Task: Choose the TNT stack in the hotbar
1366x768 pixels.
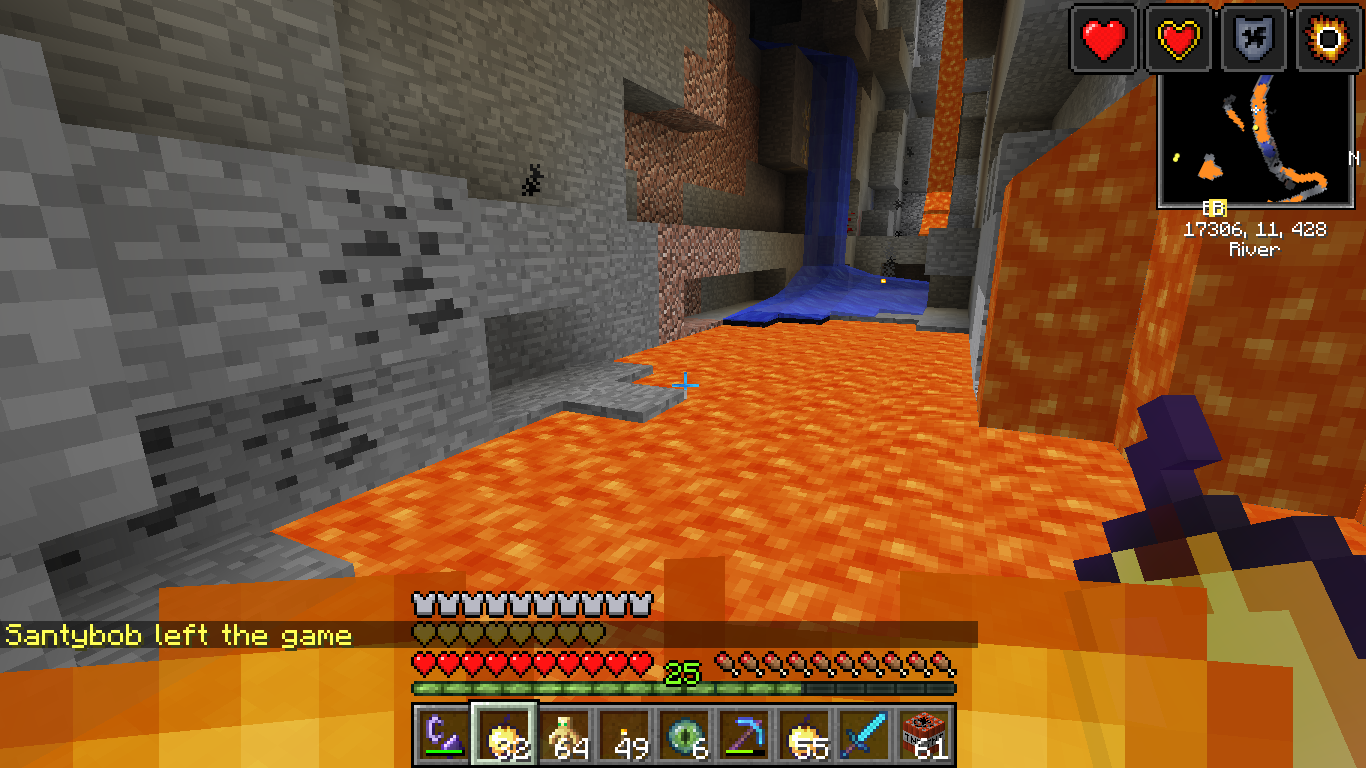Action: 925,736
